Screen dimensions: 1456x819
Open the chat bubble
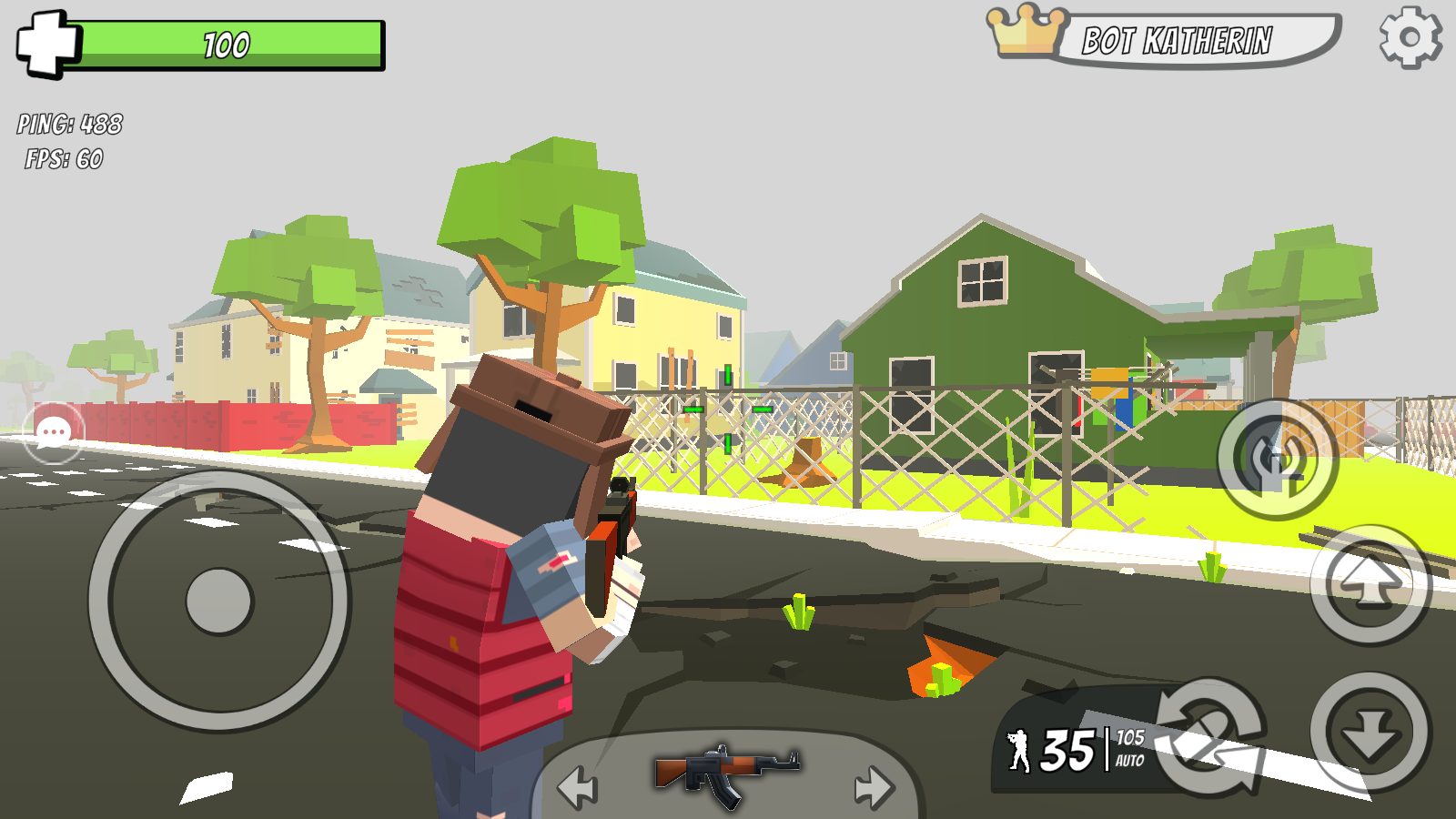(x=54, y=432)
